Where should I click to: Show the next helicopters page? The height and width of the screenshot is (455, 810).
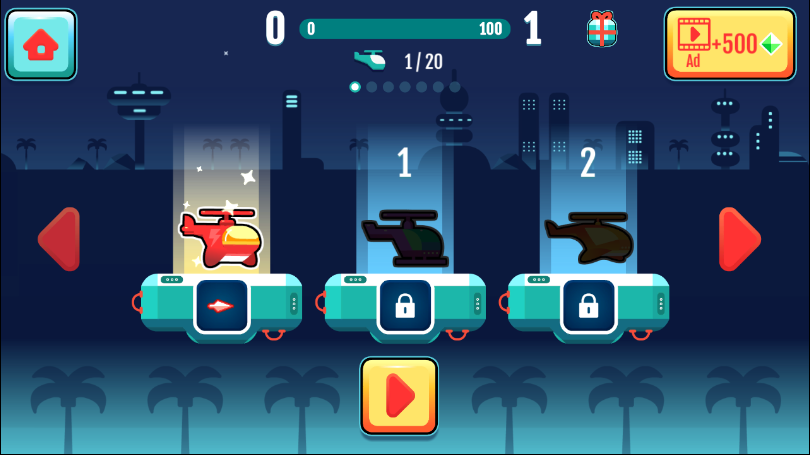click(x=739, y=239)
